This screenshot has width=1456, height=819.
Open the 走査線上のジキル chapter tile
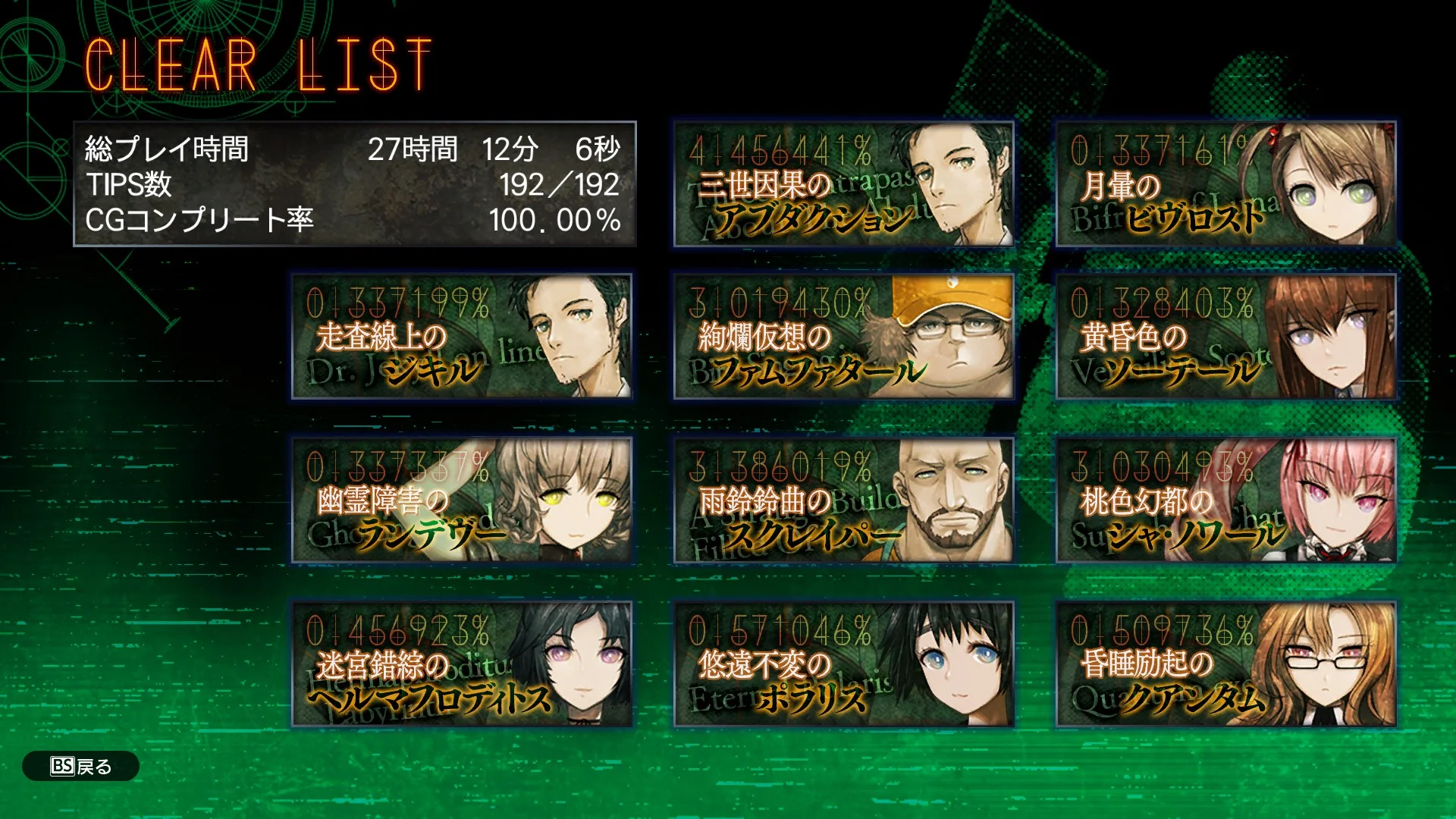(x=462, y=337)
